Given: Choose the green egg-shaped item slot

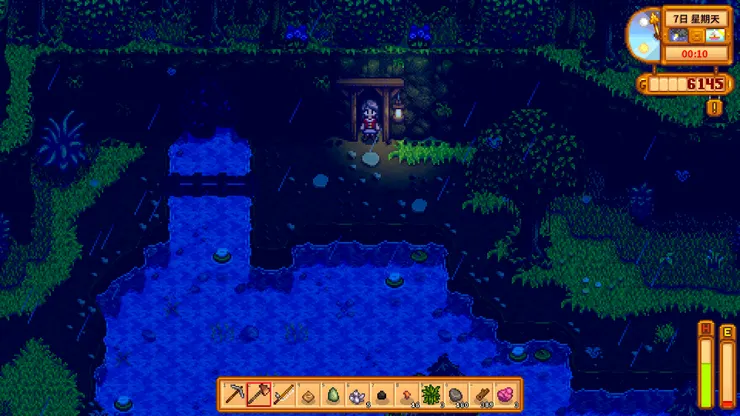Looking at the screenshot, I should [332, 394].
